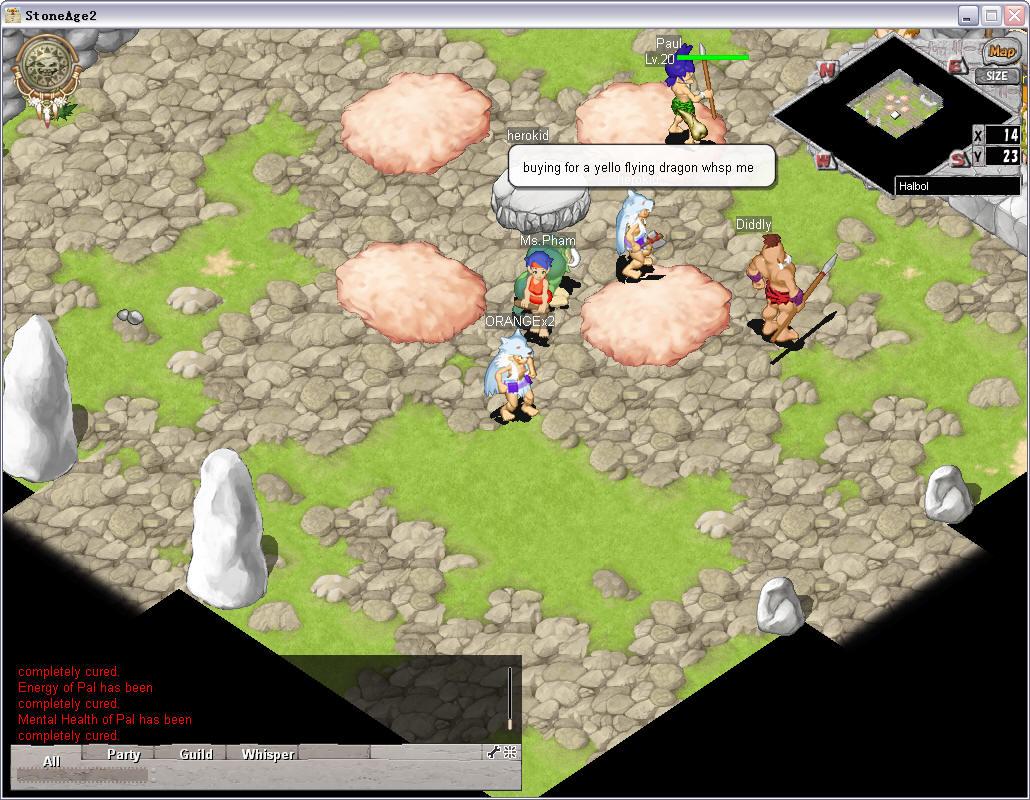Click the chat window resize icon

[510, 753]
